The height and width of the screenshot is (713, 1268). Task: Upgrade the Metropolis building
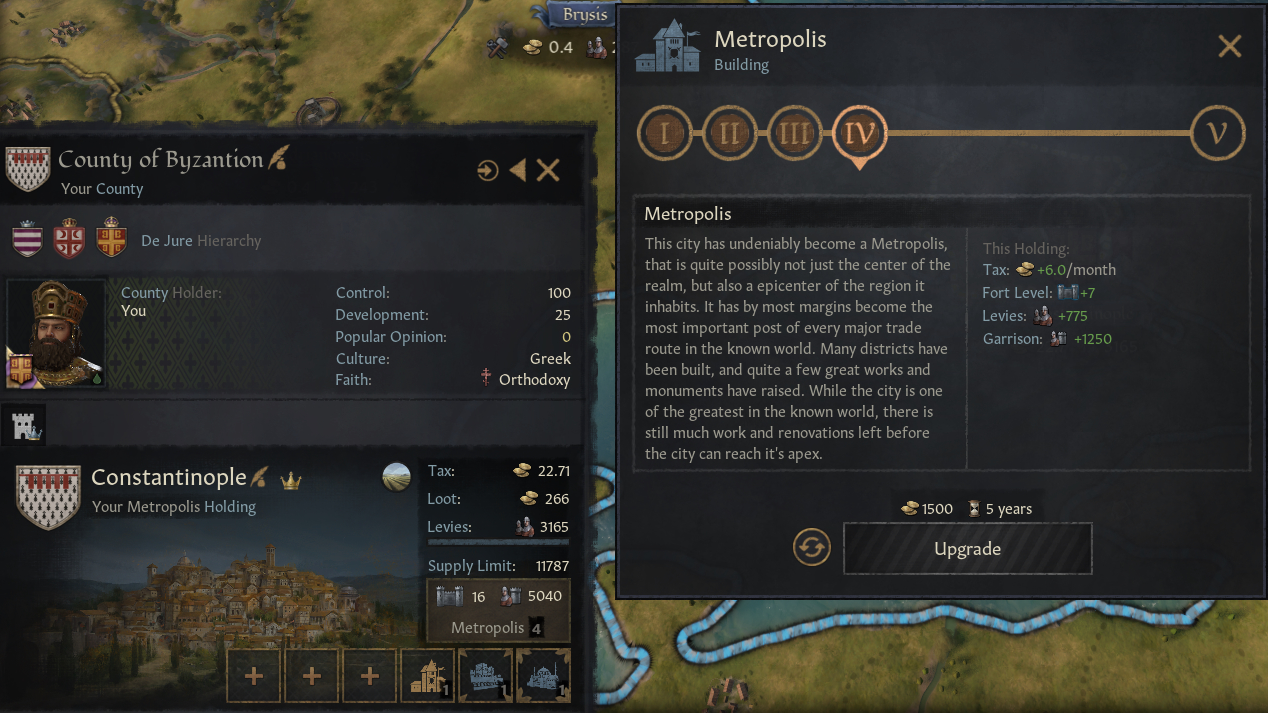coord(967,549)
